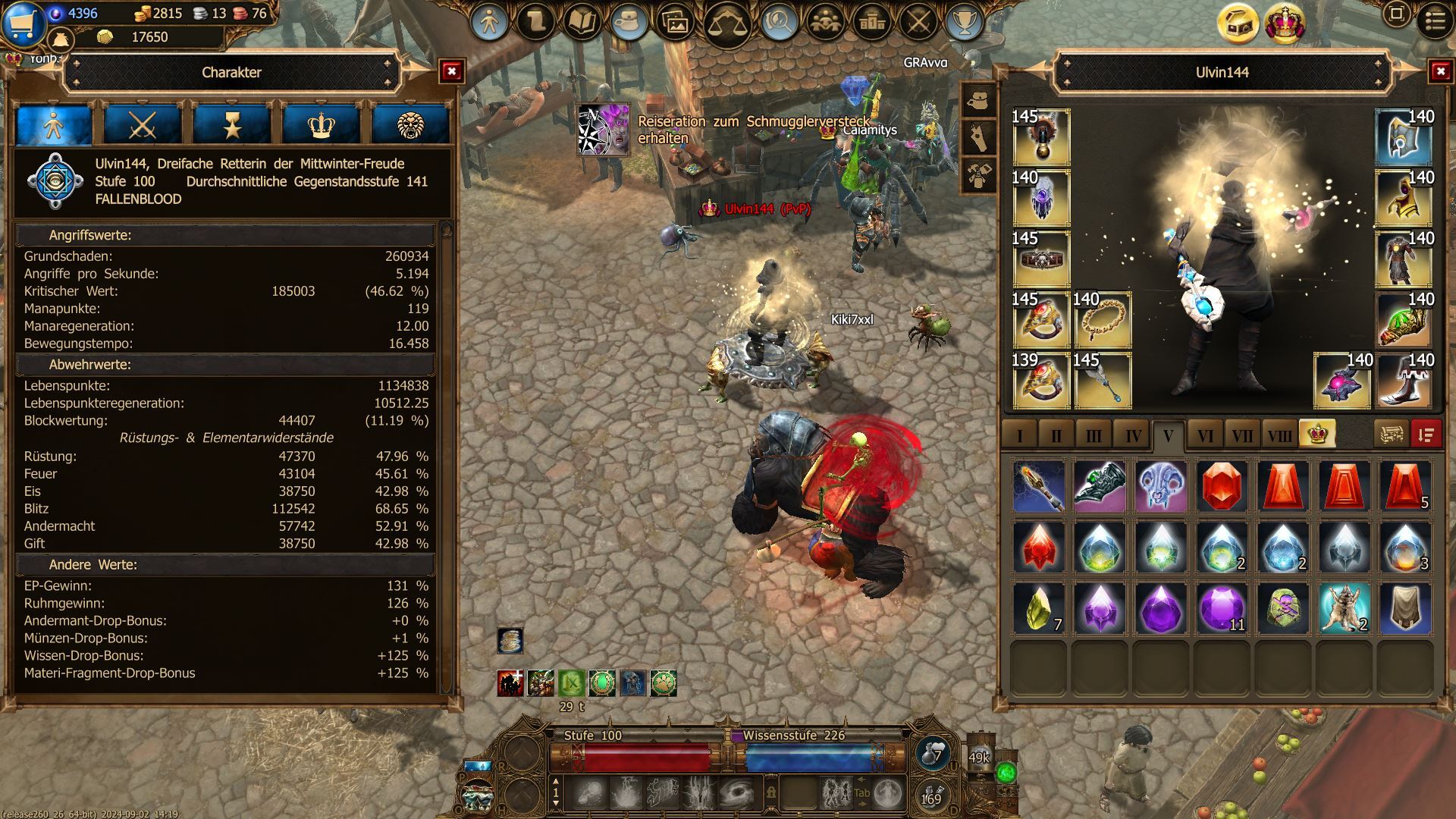
Task: Switch to inventory bag tab VI
Action: pos(1205,436)
